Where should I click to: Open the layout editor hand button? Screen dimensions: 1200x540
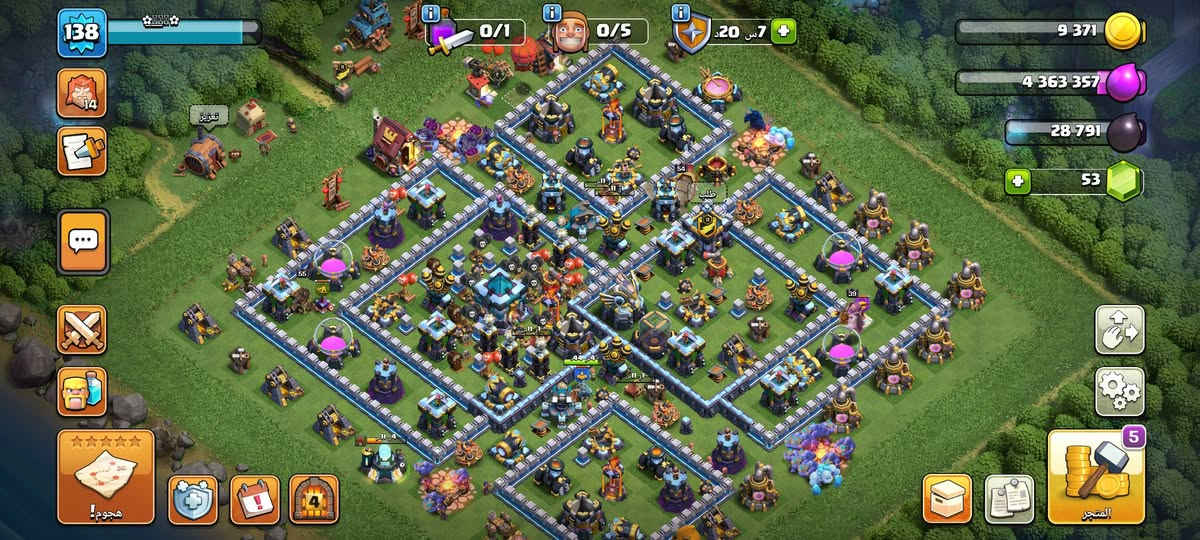(1120, 330)
